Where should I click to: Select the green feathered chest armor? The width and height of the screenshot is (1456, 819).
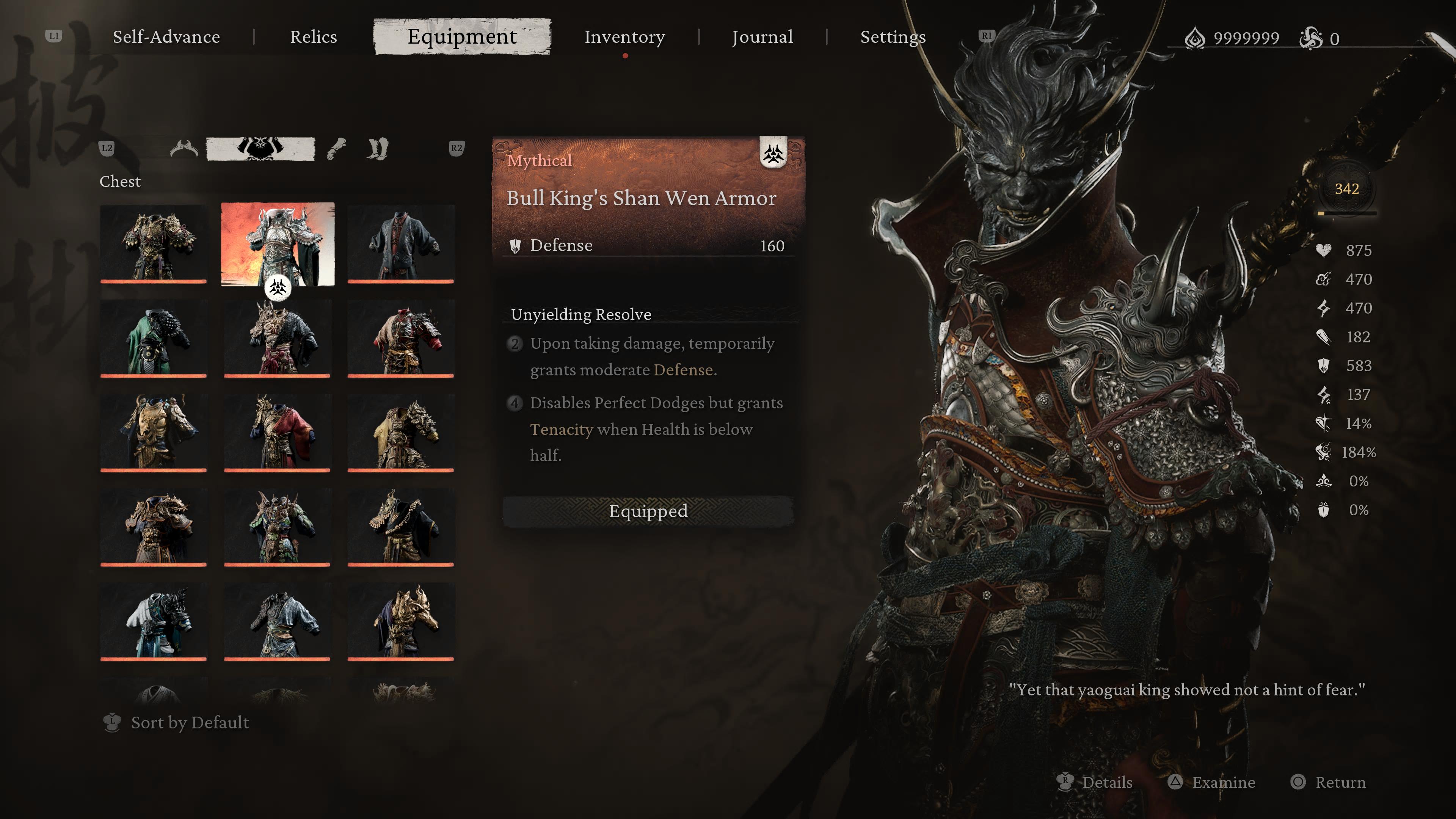coord(277,527)
